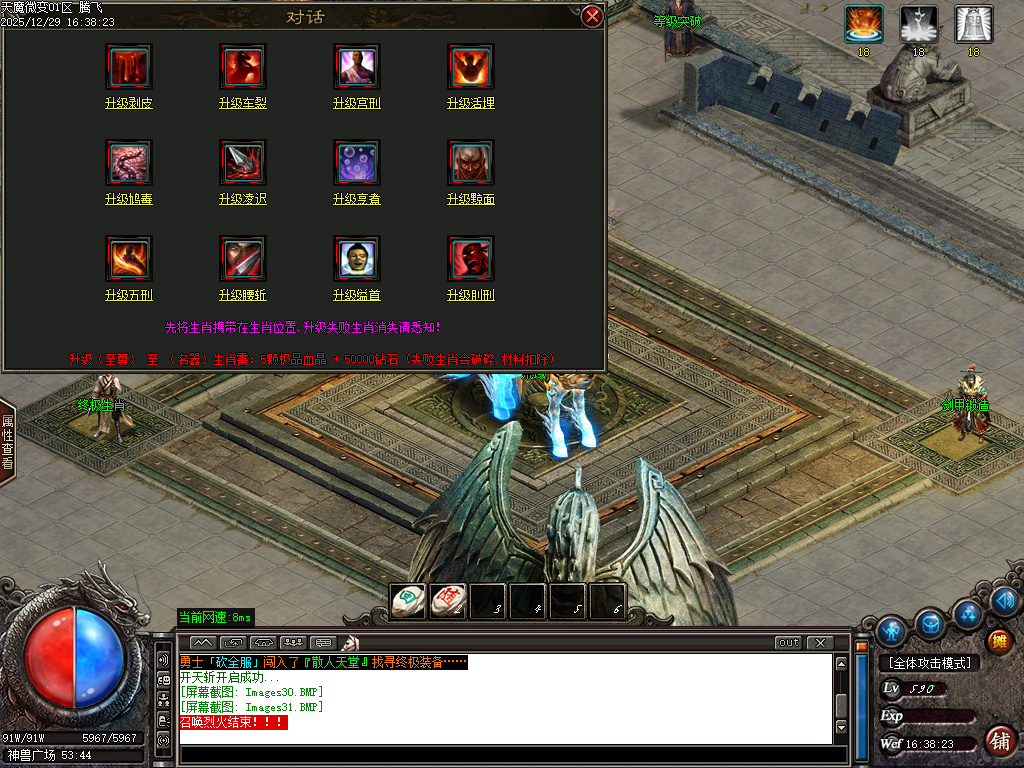Select the 升级腰斩 upgrade link

[x=243, y=295]
